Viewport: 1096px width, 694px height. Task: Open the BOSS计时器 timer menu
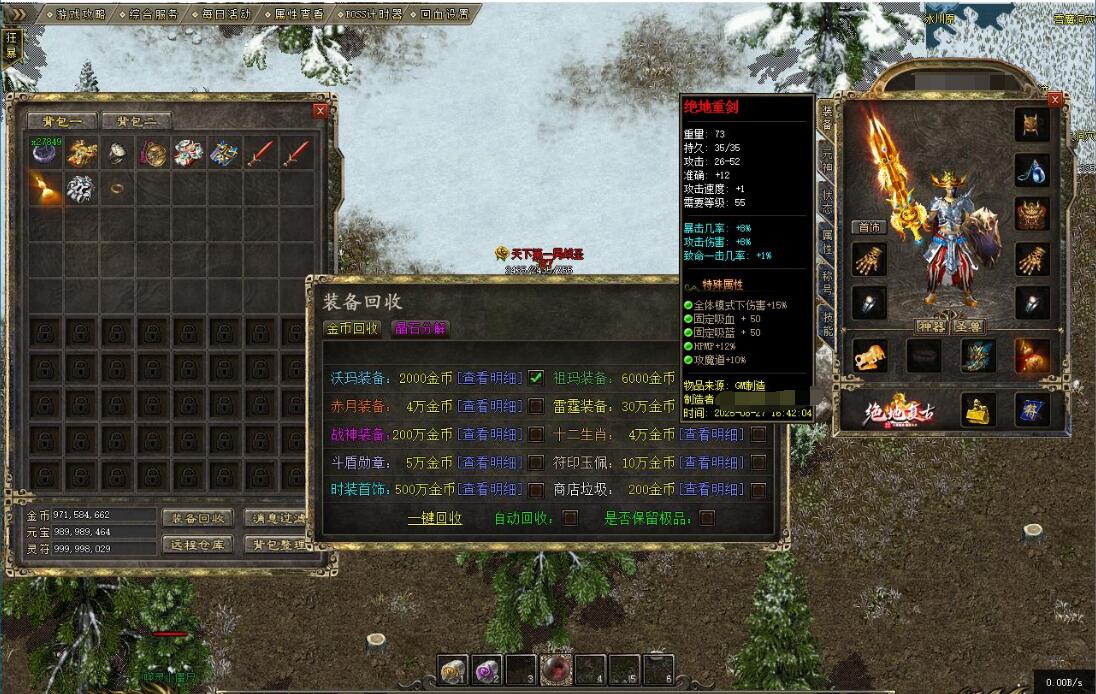[371, 15]
